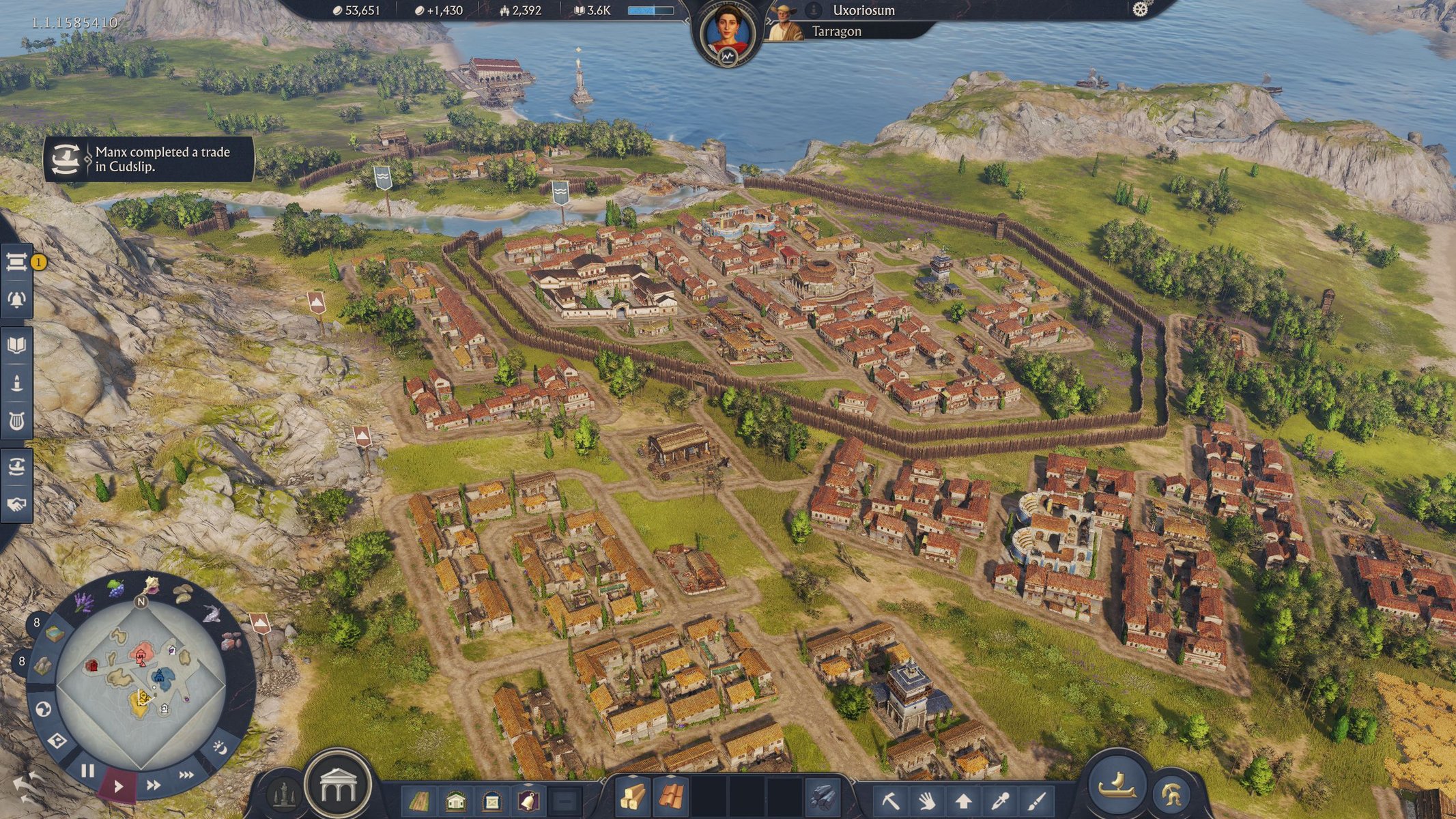Image resolution: width=1456 pixels, height=819 pixels.
Task: Open the handshake diplomacy panel
Action: 17,504
